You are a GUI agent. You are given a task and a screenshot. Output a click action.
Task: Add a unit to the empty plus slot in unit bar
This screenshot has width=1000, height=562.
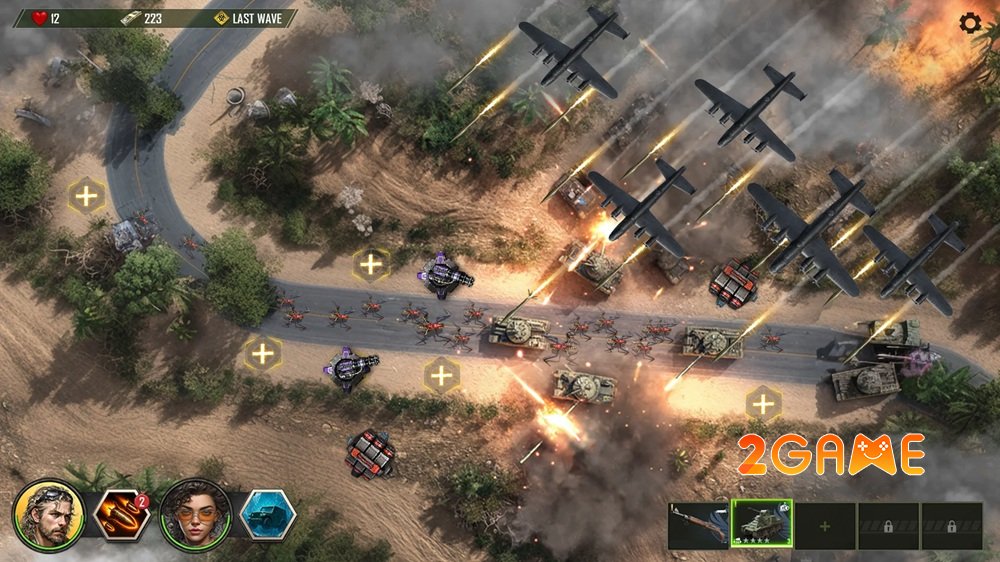click(825, 525)
